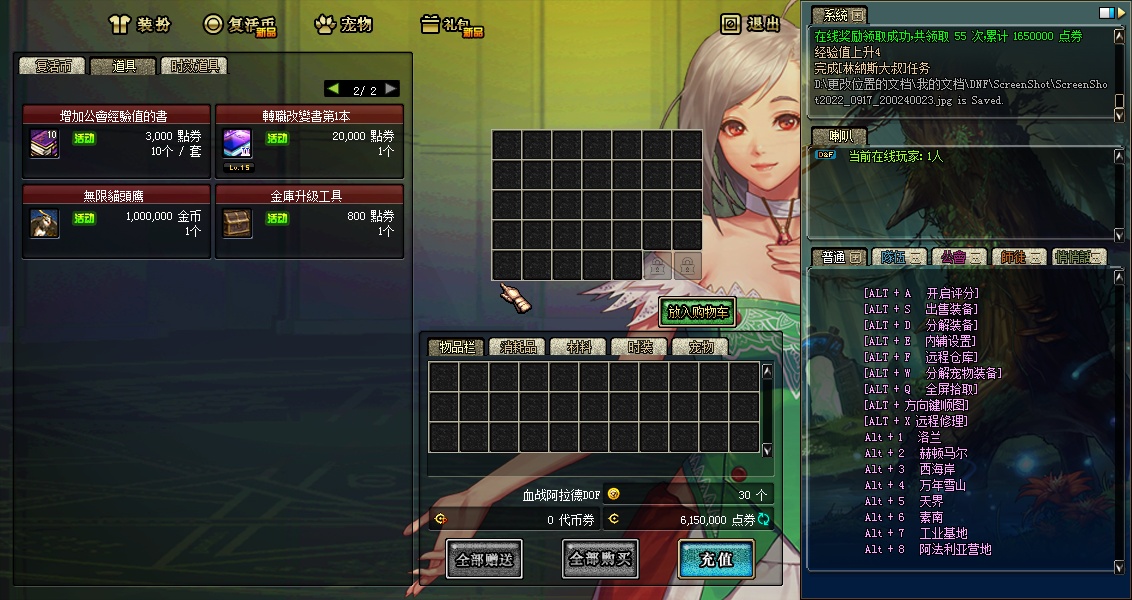Viewport: 1132px width, 600px height.
Task: Go to the previous shop page arrow
Action: click(333, 89)
